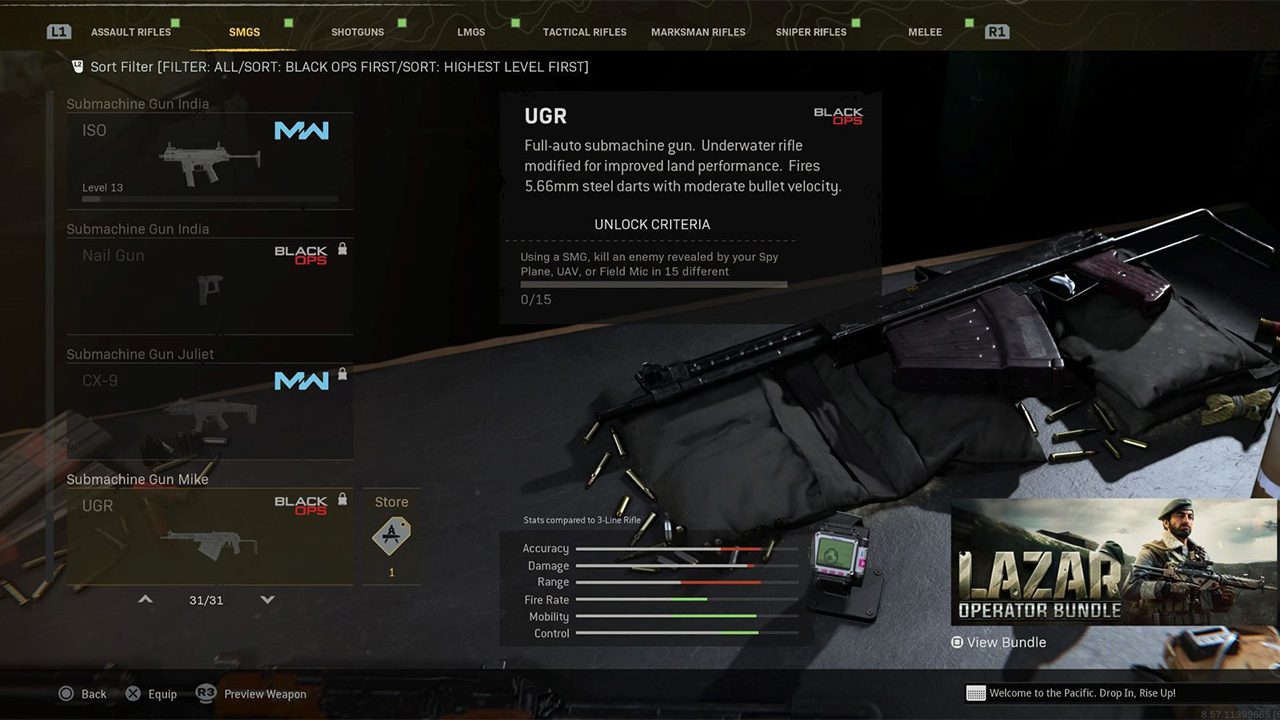This screenshot has height=720, width=1280.
Task: Click the View Bundle link
Action: (999, 643)
